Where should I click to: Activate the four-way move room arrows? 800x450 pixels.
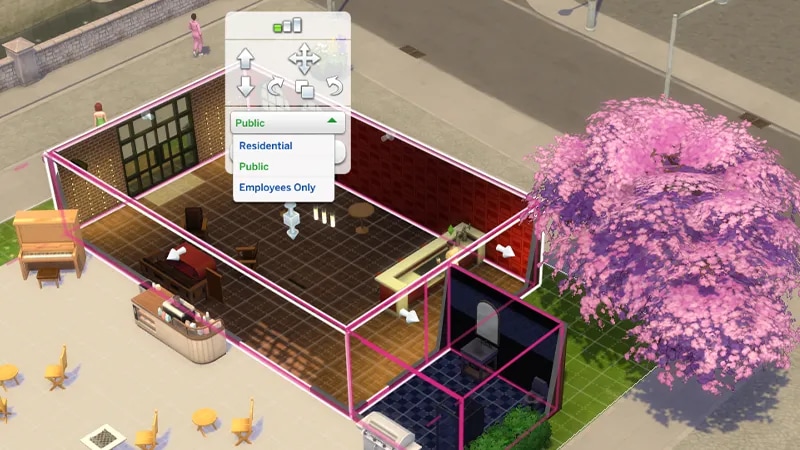click(303, 57)
